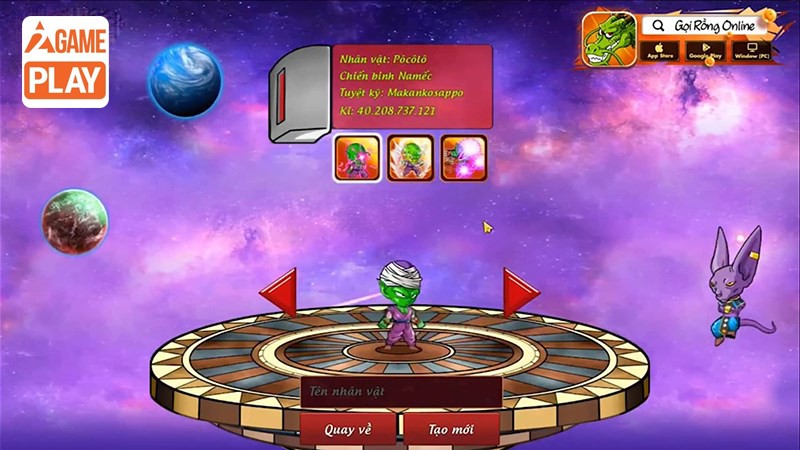Select the highlighted first Pôcôlô skill icon
800x450 pixels.
(357, 158)
